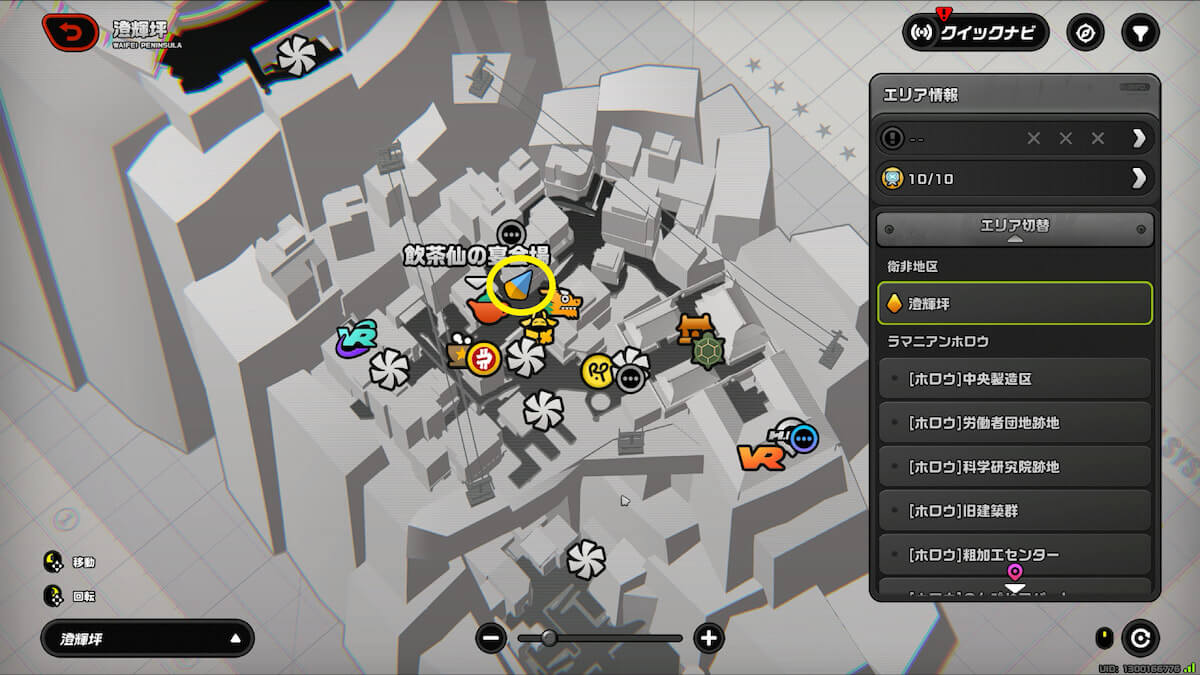Switch to [ホロウ]科学研究院跡地 area
Screen dimensions: 1200x675
coord(1014,467)
